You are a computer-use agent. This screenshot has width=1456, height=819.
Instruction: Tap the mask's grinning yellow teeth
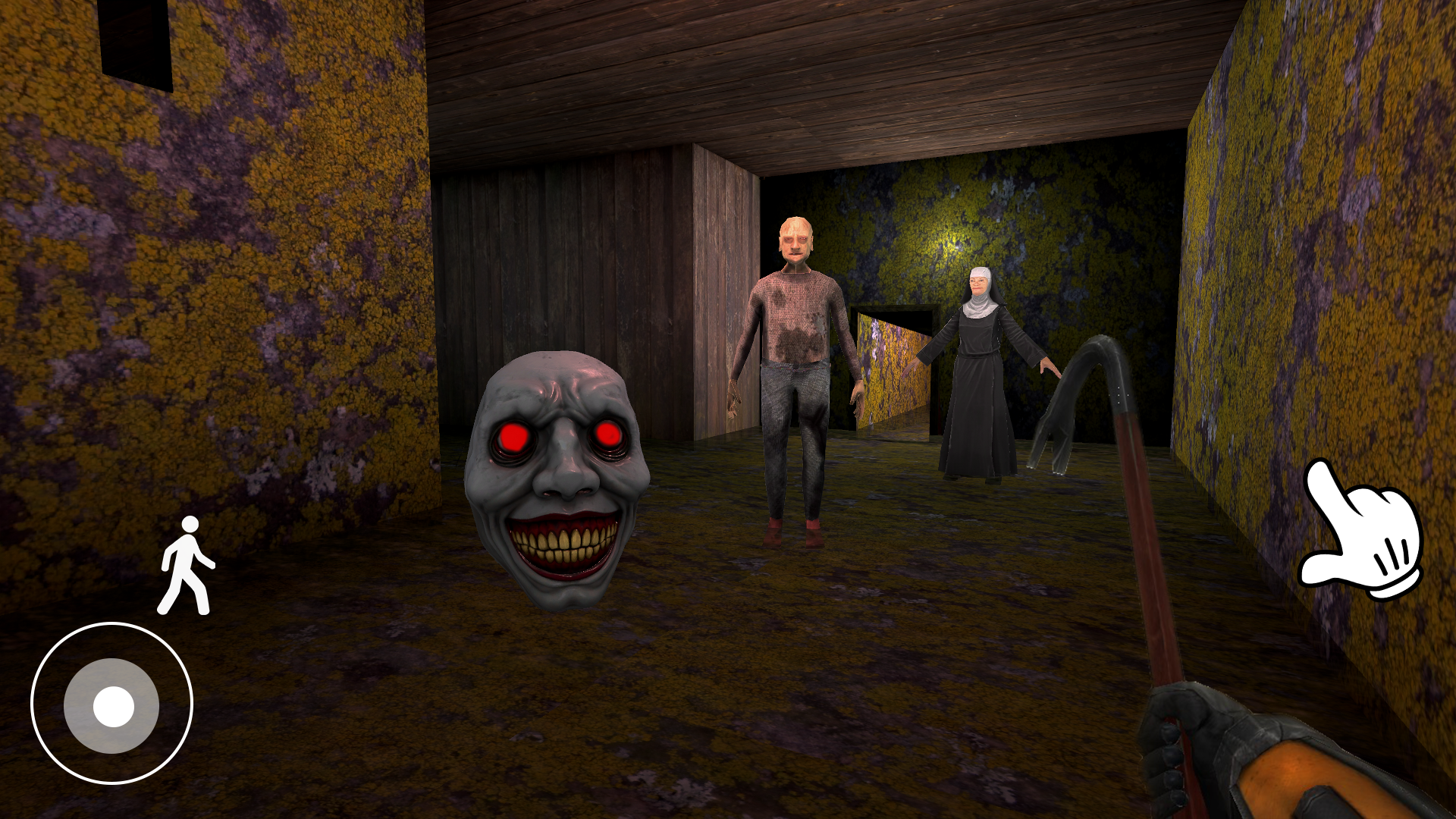tap(565, 544)
